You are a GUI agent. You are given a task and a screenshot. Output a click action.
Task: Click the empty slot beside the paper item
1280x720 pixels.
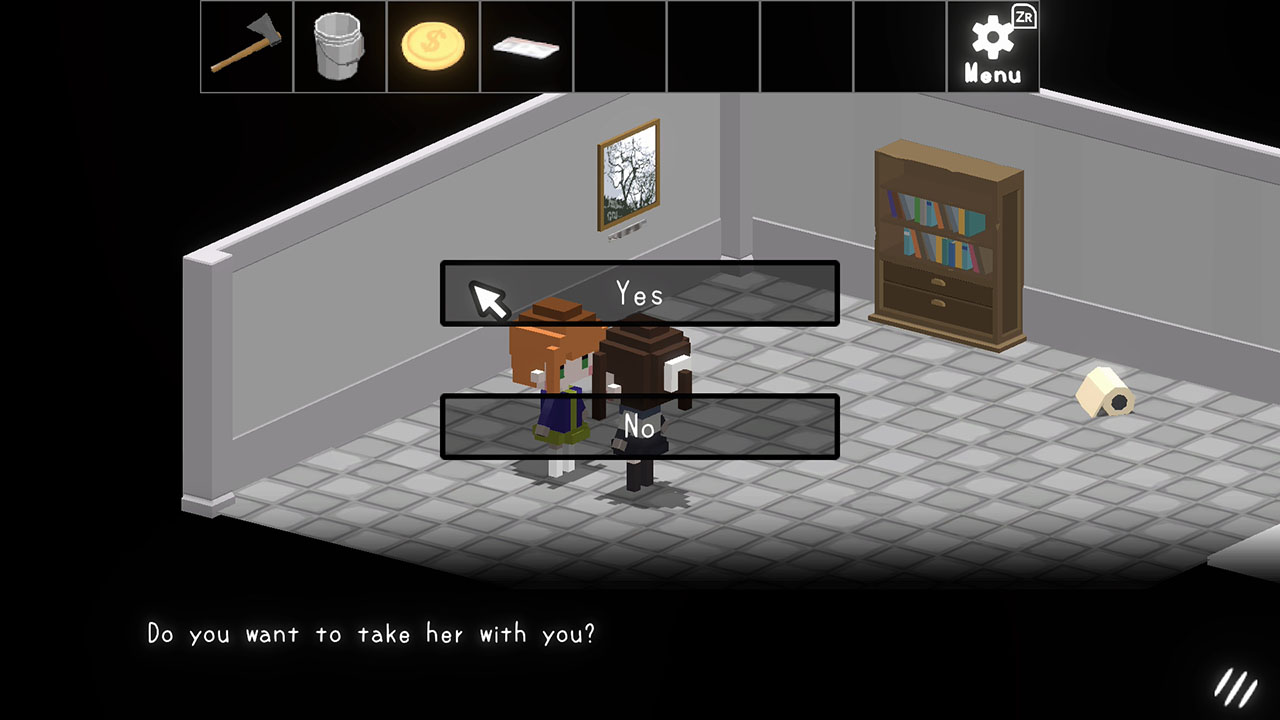coord(620,45)
